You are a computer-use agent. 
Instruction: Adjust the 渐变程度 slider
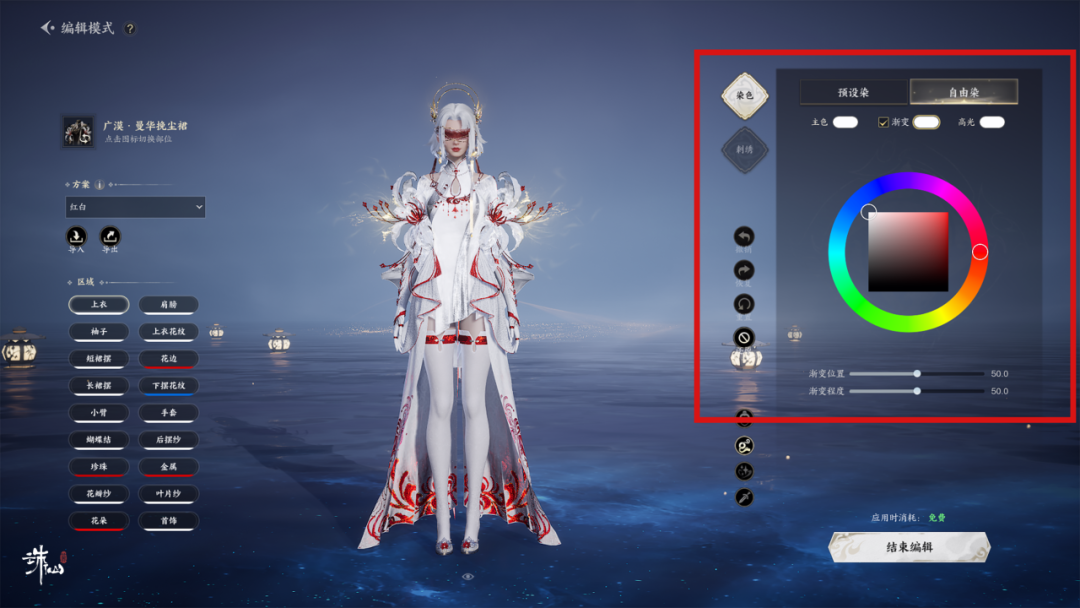(x=917, y=391)
